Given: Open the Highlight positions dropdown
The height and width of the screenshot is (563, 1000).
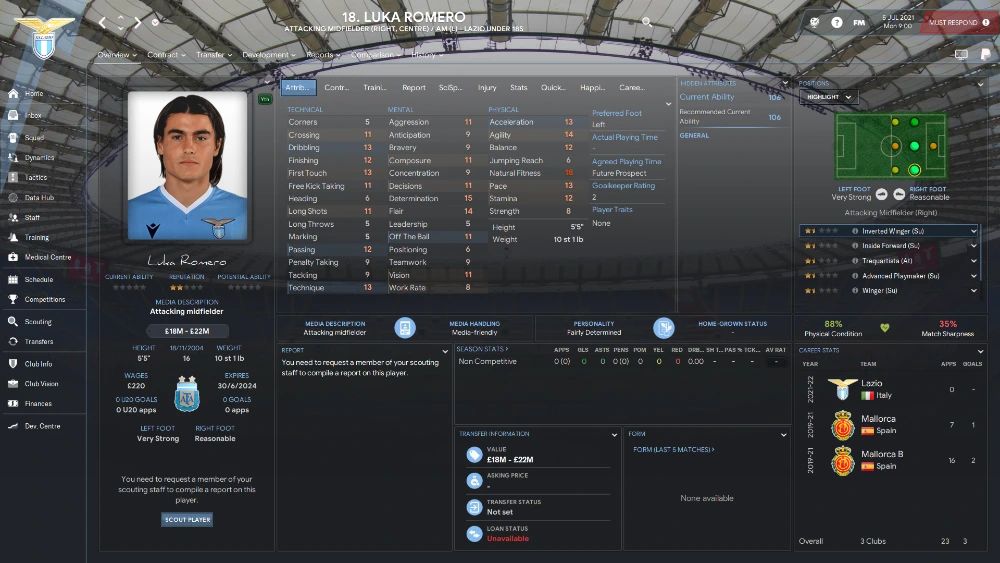Looking at the screenshot, I should click(x=829, y=97).
